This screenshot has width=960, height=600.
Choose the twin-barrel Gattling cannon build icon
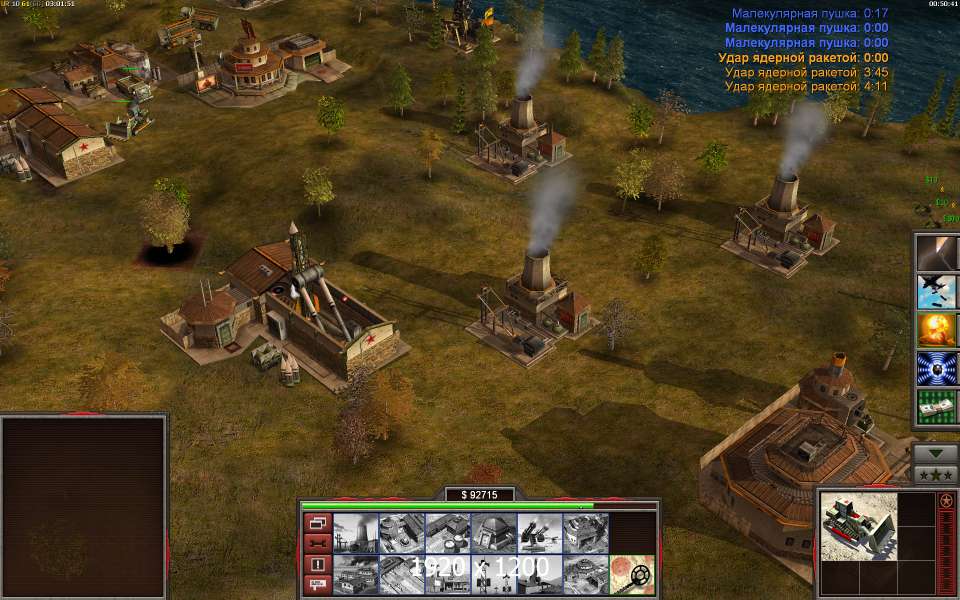click(539, 534)
